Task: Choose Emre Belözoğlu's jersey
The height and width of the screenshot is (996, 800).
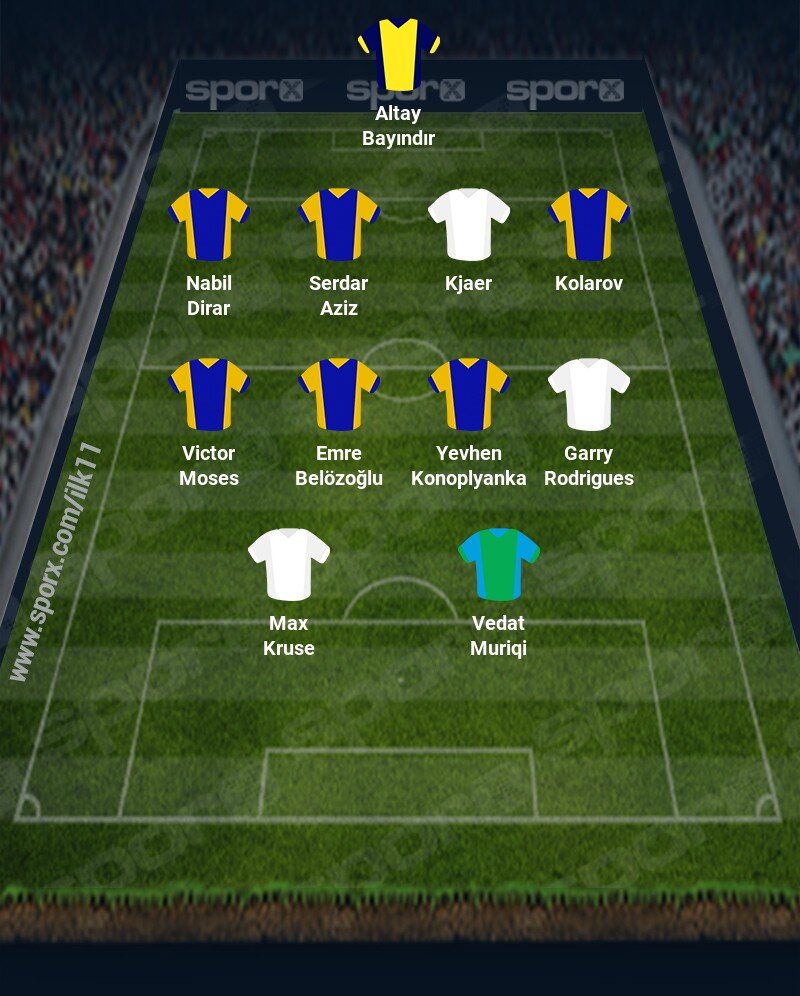Action: coord(339,394)
